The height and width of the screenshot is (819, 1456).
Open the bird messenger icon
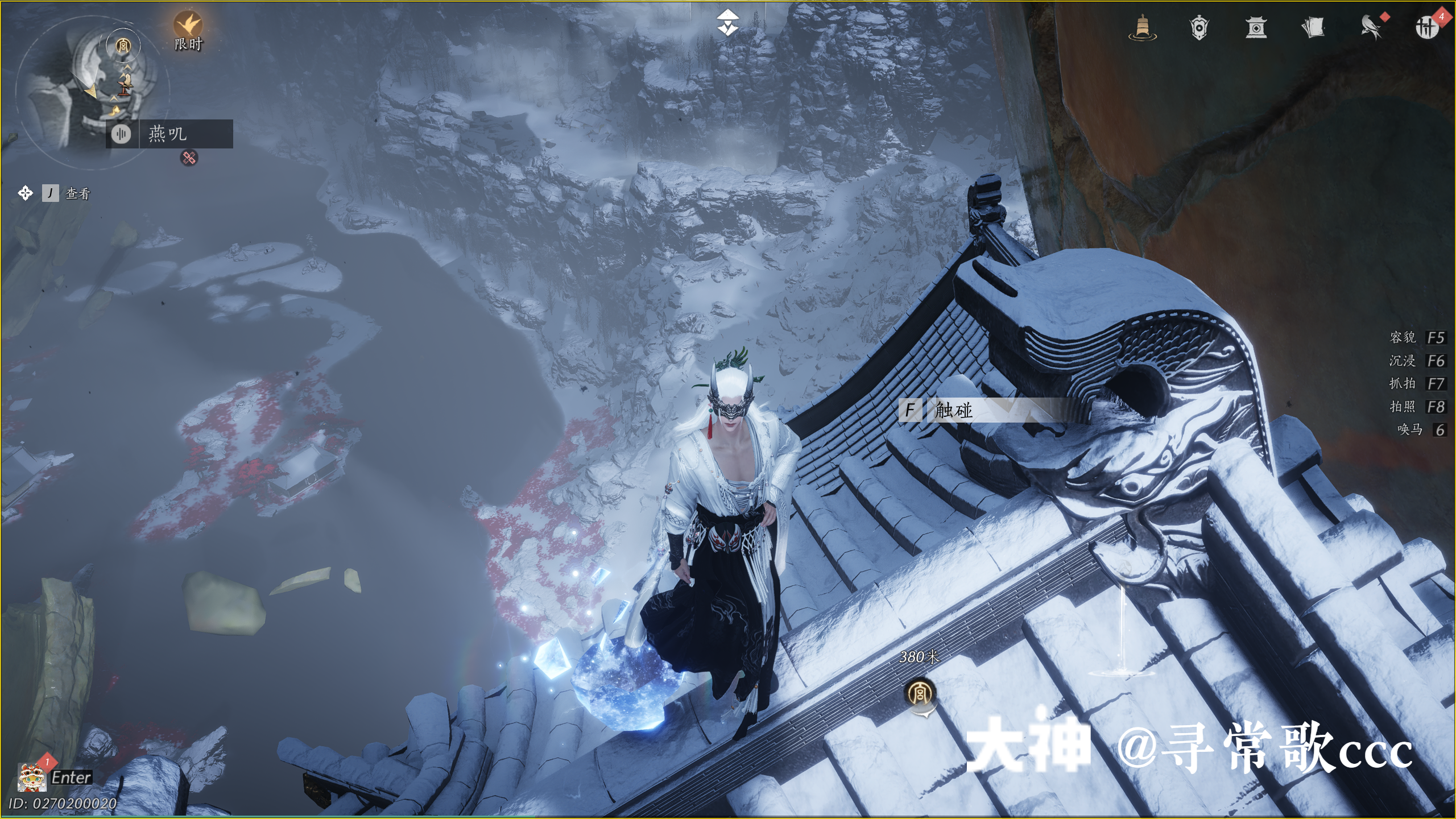(x=1371, y=27)
